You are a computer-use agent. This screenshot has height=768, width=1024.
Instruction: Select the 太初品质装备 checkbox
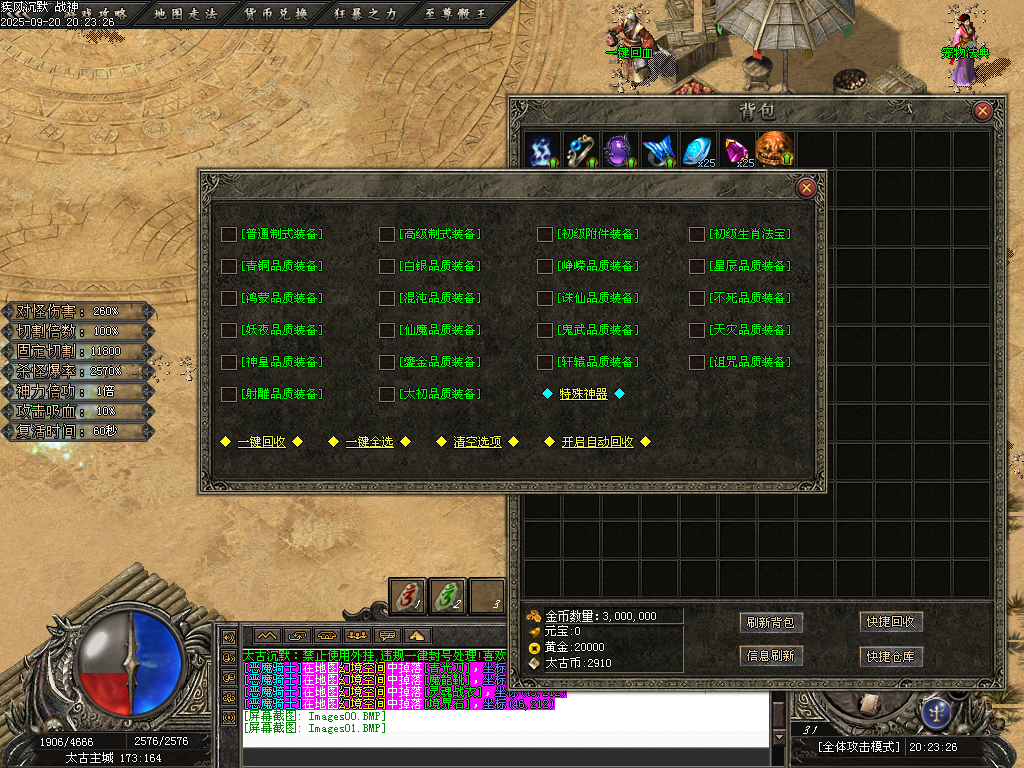[x=387, y=394]
